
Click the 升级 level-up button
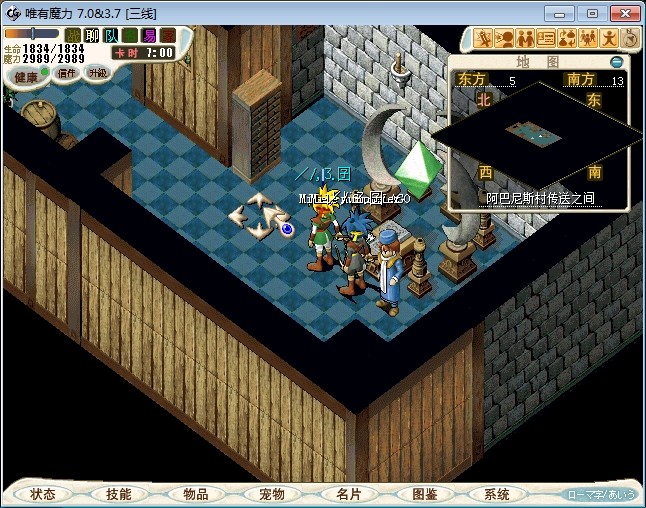tap(97, 72)
